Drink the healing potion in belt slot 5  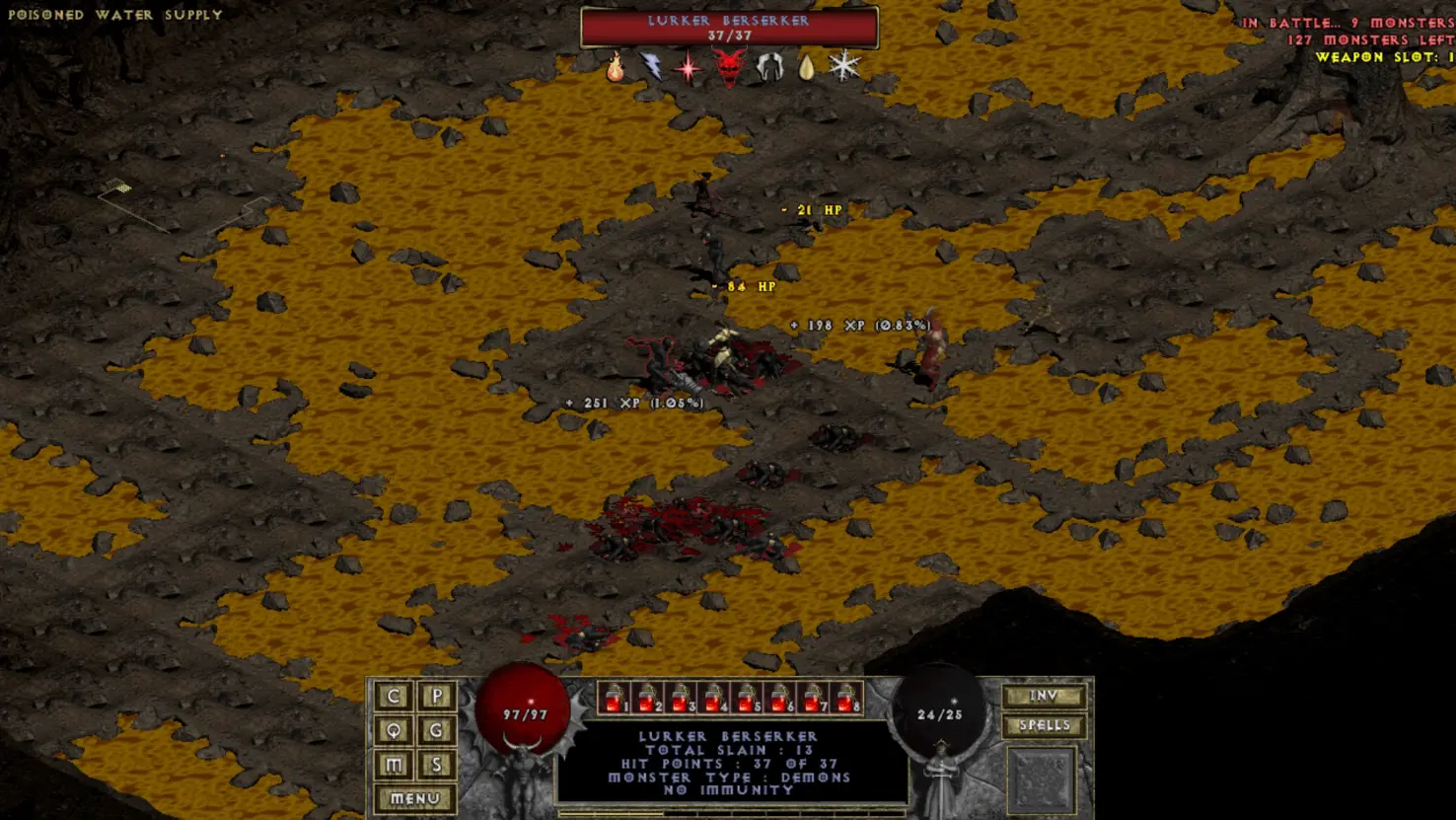point(747,698)
